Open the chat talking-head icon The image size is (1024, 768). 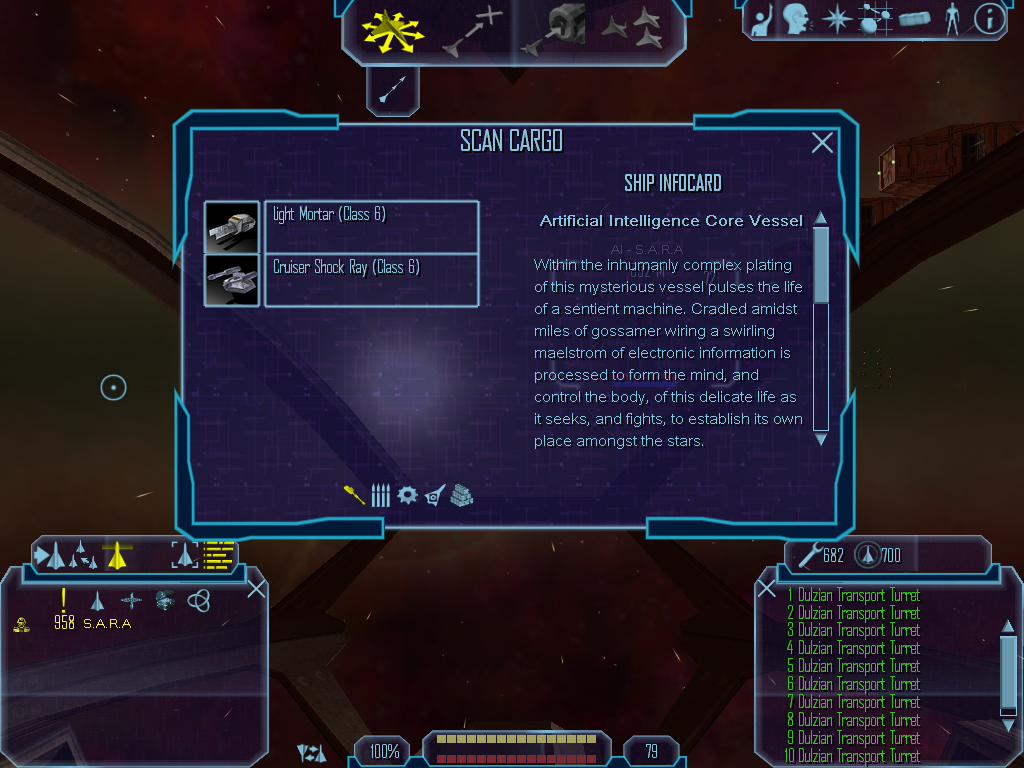(x=796, y=19)
